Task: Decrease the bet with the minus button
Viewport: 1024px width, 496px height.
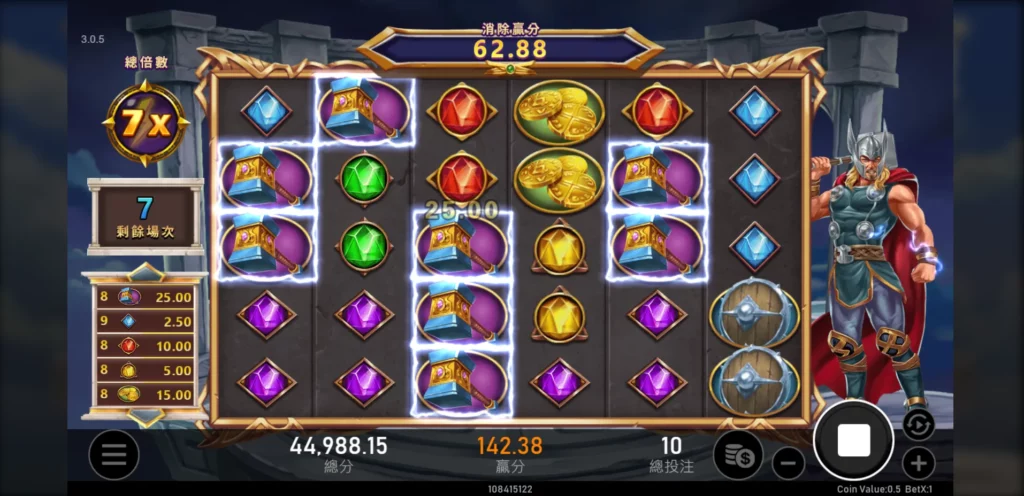Action: coord(788,463)
